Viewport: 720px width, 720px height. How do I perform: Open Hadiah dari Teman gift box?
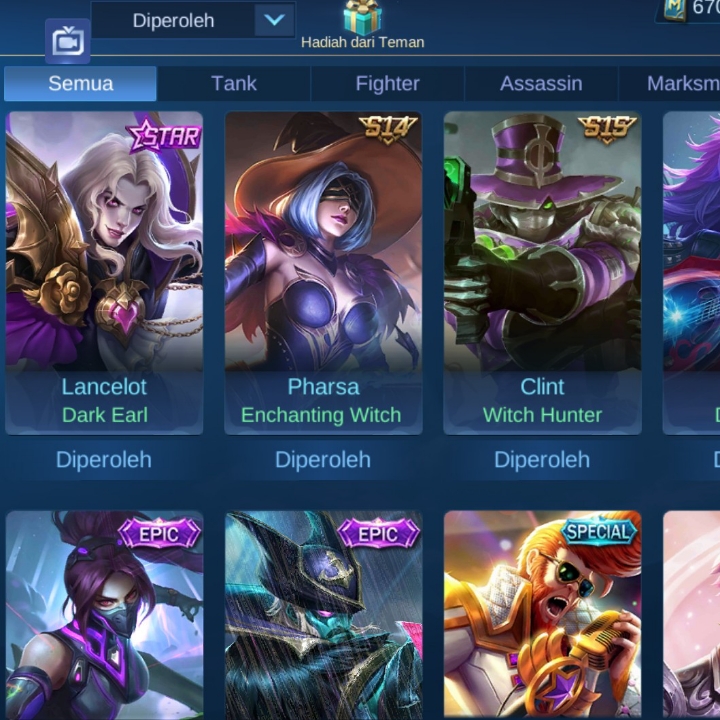click(362, 20)
